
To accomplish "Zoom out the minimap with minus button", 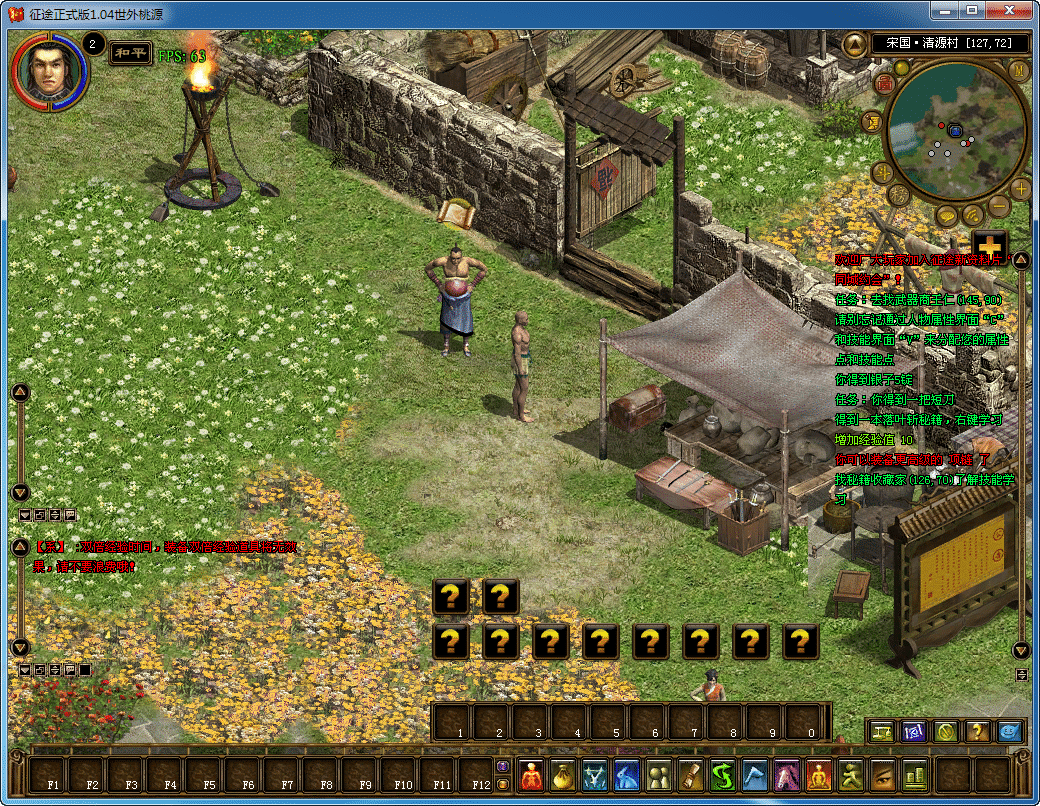I will 999,207.
